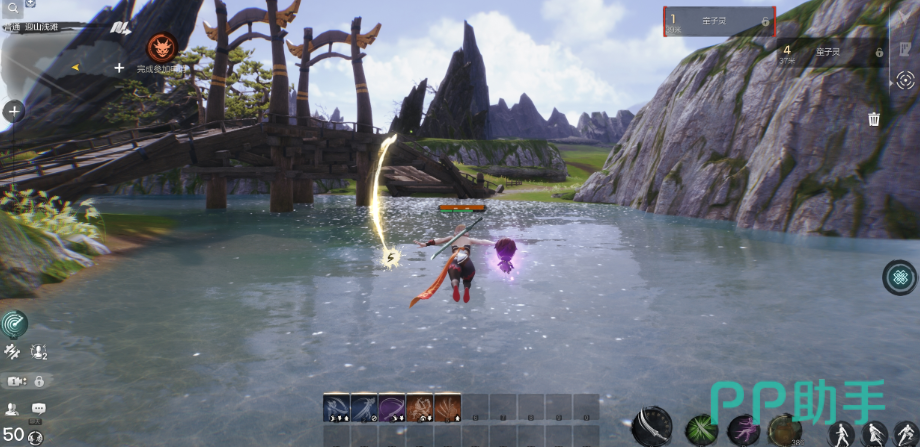Select the purple whip skill slot
This screenshot has width=920, height=447.
click(x=392, y=407)
